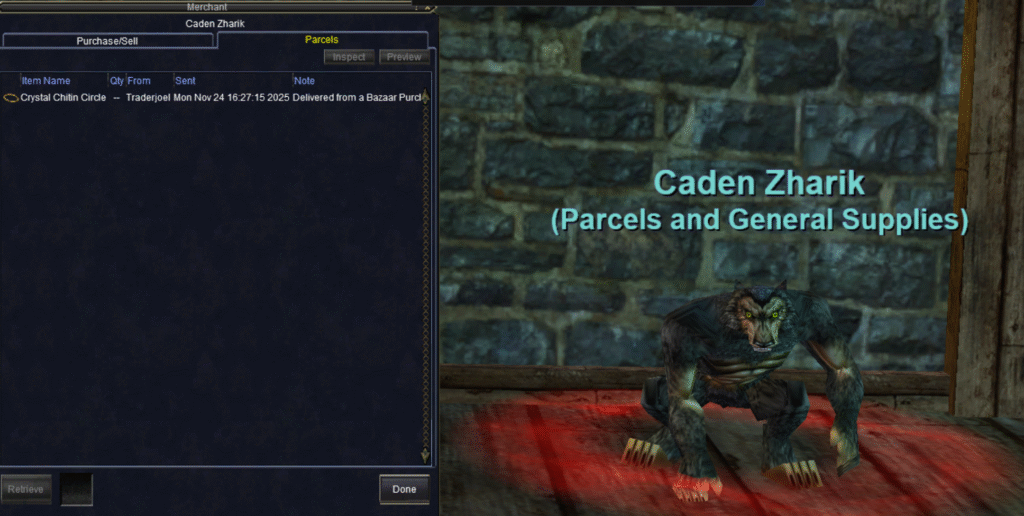
Task: Sort parcels by the Qty column
Action: coord(116,80)
